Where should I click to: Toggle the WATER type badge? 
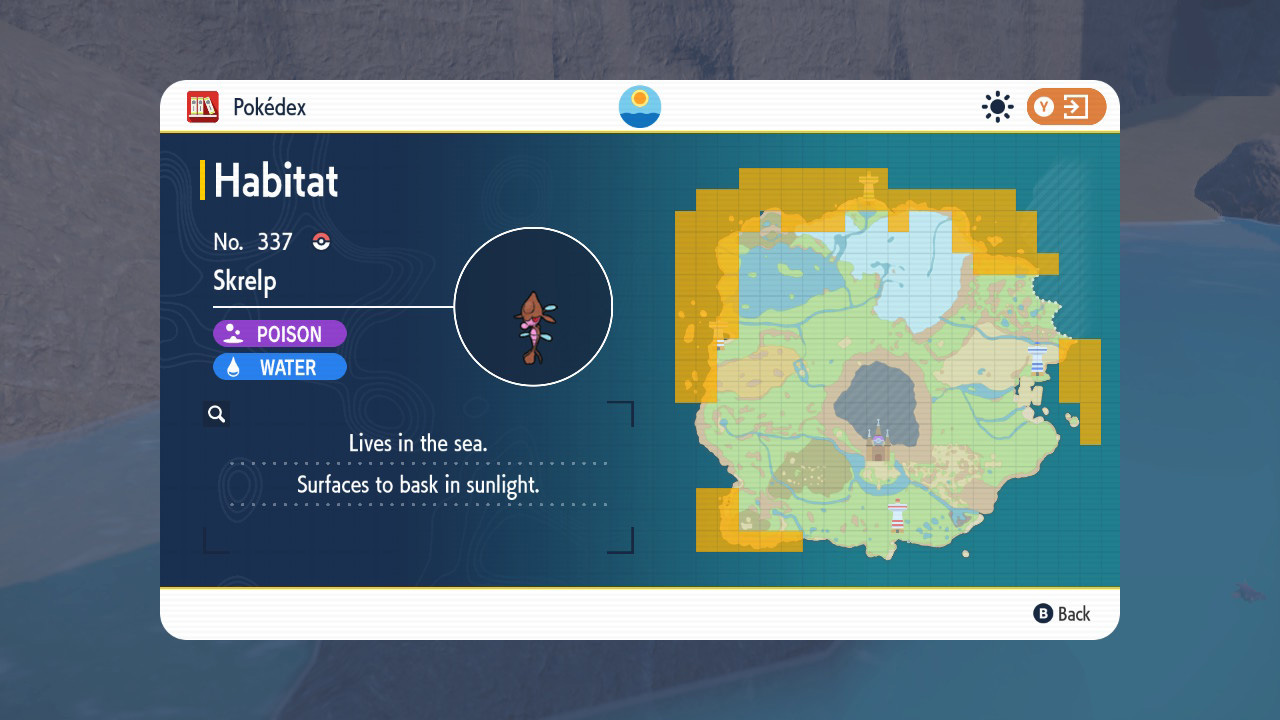[280, 367]
